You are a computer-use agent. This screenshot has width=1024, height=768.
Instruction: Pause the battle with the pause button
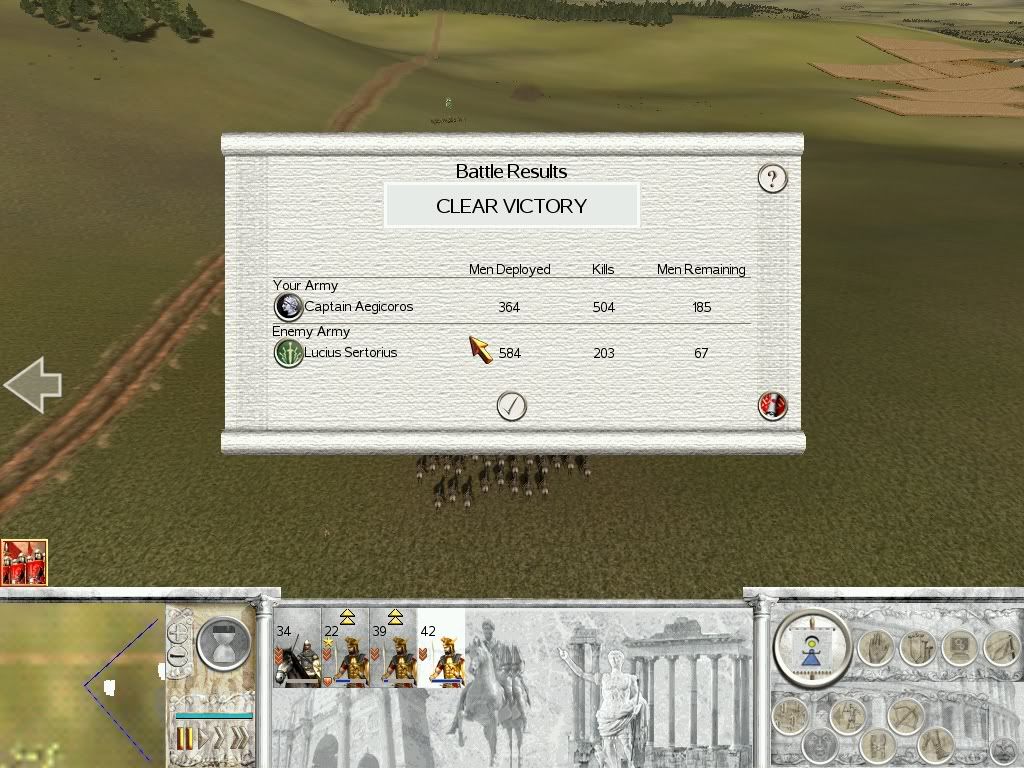(185, 739)
